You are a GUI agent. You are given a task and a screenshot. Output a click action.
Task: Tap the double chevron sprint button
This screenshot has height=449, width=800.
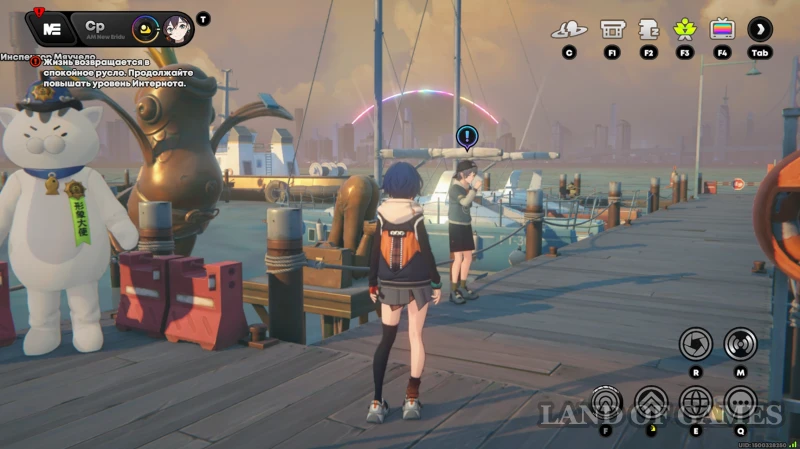click(651, 403)
